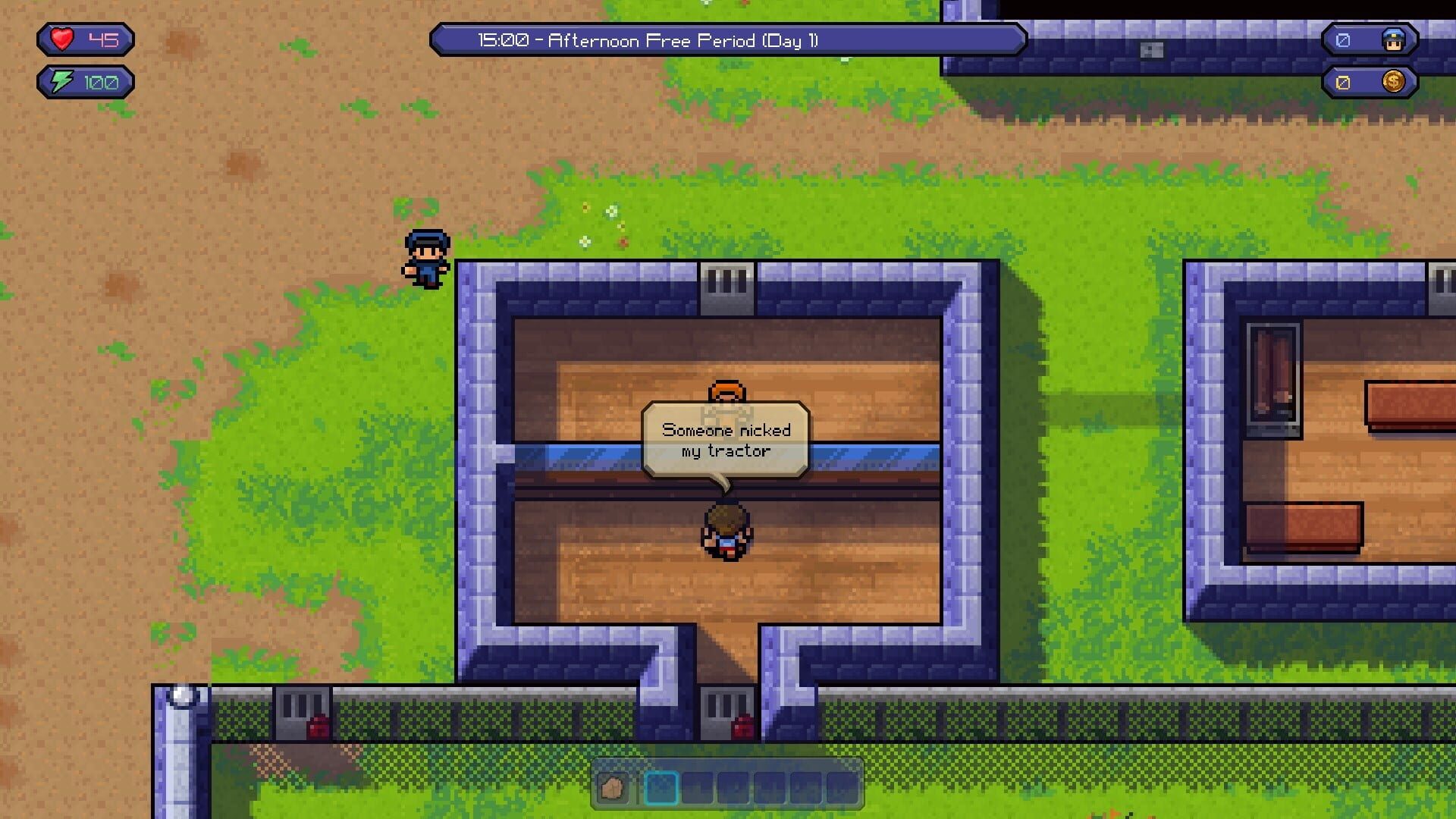Expand the energy meter showing 100

coord(85,80)
